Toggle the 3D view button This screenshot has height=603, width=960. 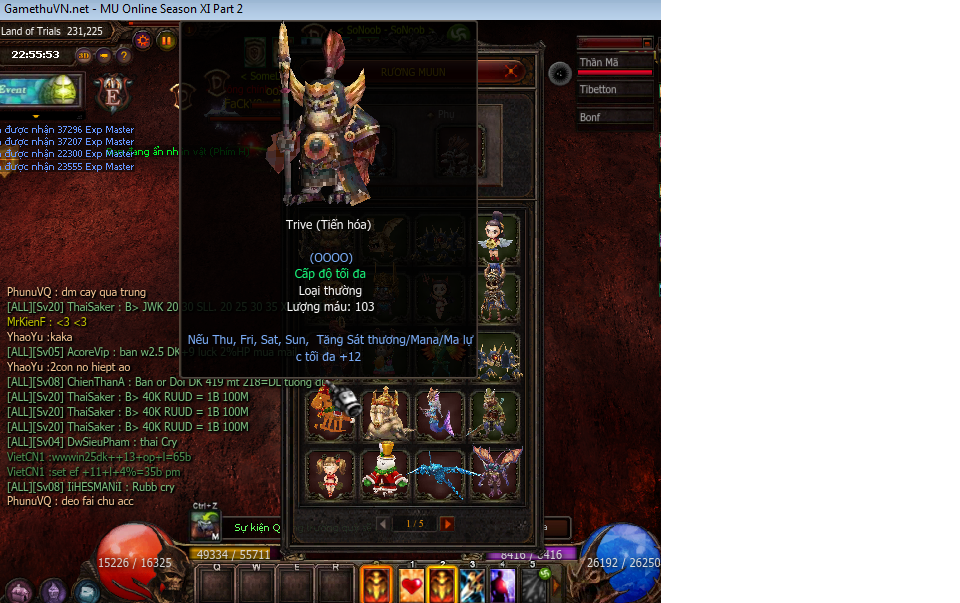point(85,55)
